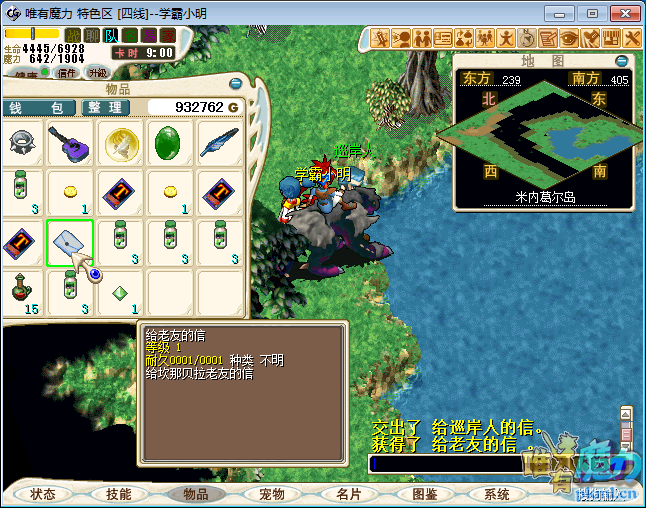Switch to the 技能 skills tab
The height and width of the screenshot is (508, 646).
(119, 494)
